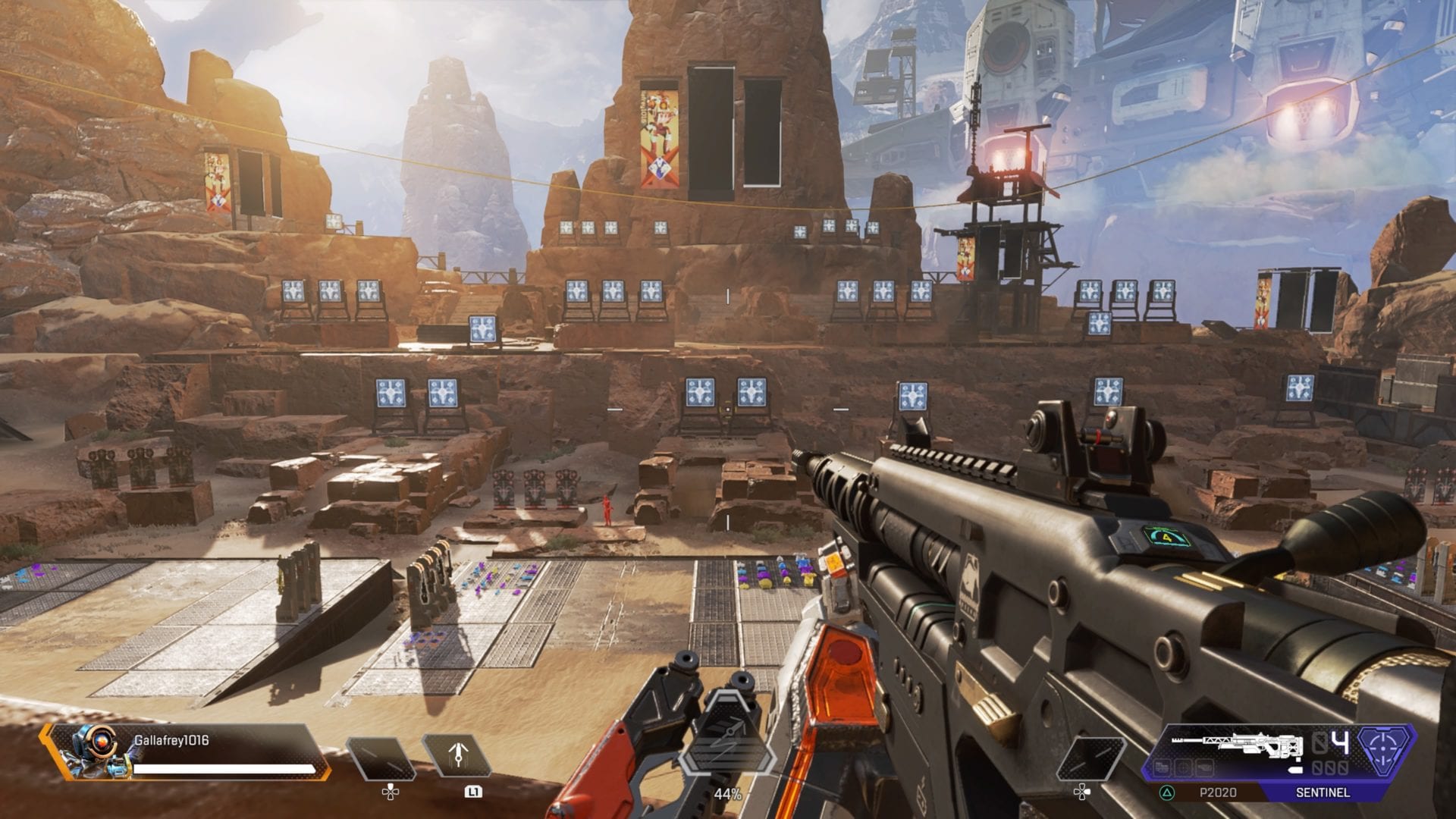Select Gallafrey1016's Pathfinder portrait
Viewport: 1456px width, 819px height.
click(x=93, y=751)
